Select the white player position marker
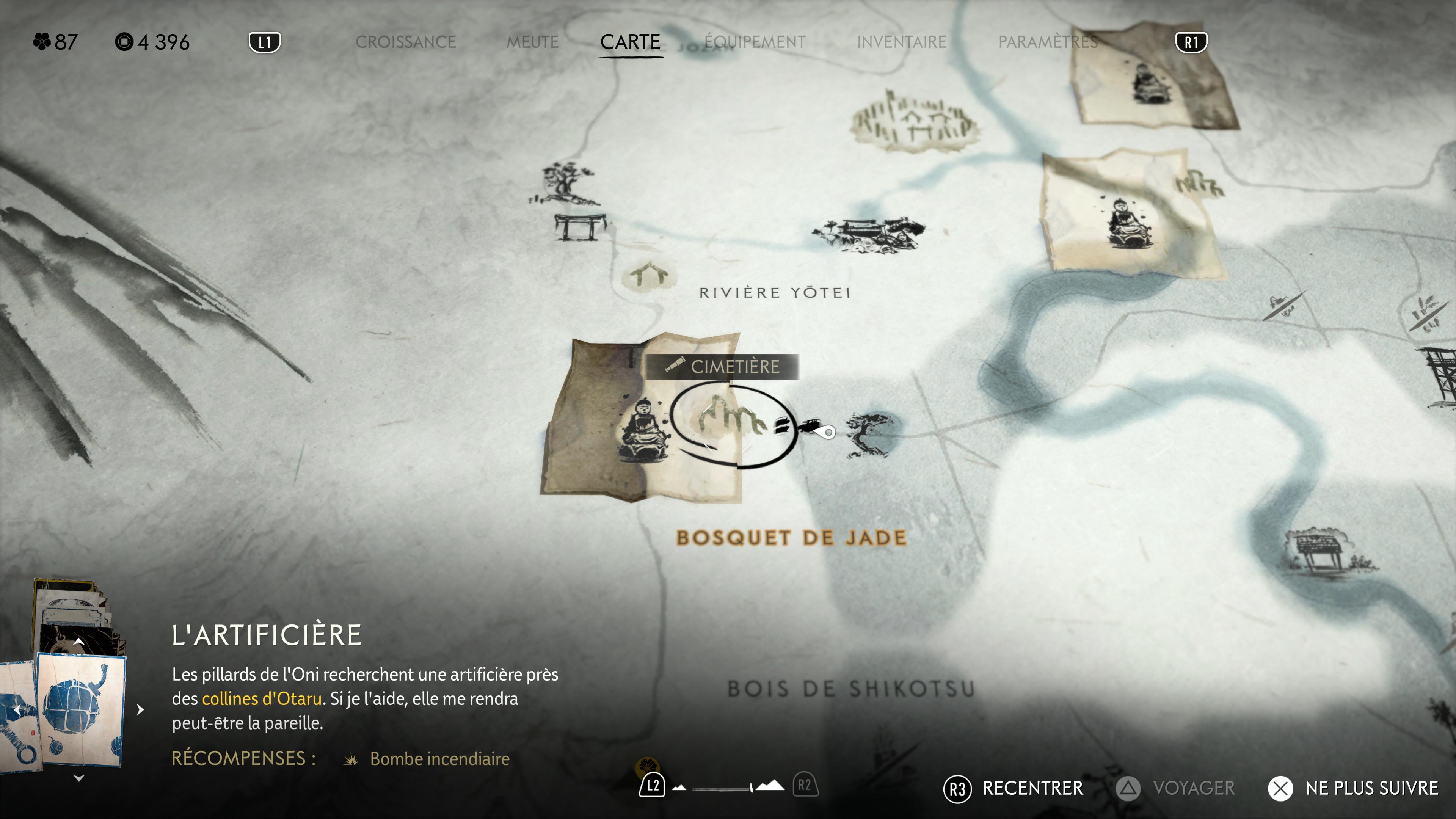 [x=828, y=432]
